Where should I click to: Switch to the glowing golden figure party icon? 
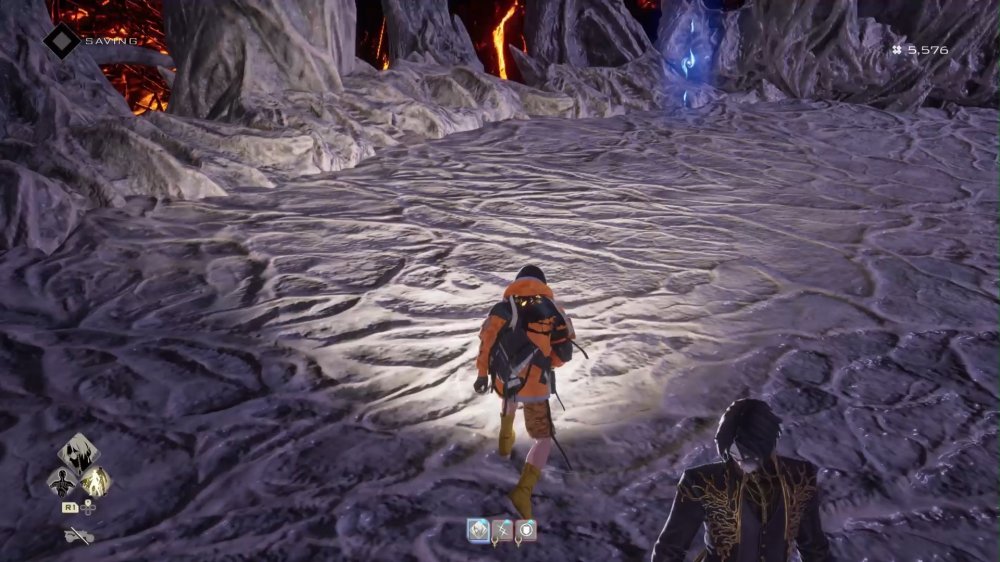pos(96,482)
